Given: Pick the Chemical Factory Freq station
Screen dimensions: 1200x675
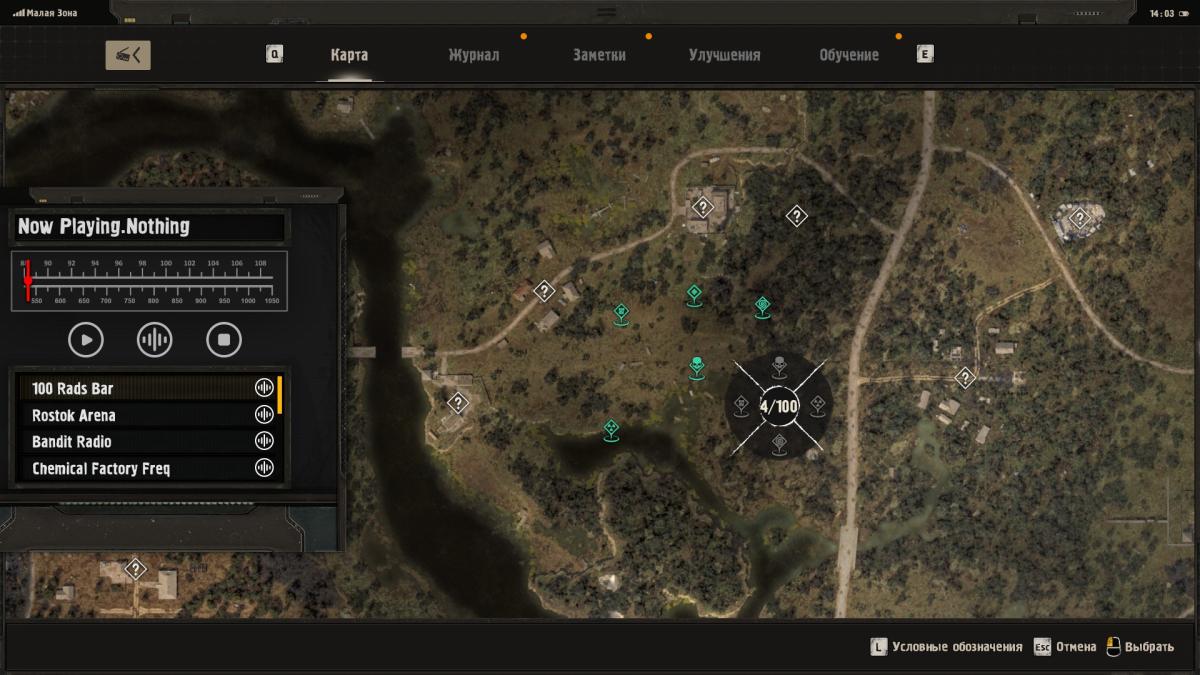Looking at the screenshot, I should click(140, 468).
